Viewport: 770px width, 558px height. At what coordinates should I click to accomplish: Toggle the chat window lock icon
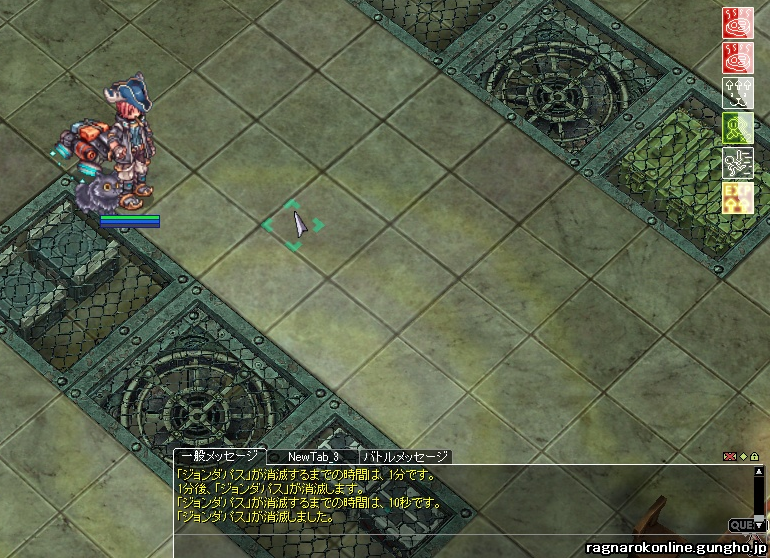tap(754, 456)
